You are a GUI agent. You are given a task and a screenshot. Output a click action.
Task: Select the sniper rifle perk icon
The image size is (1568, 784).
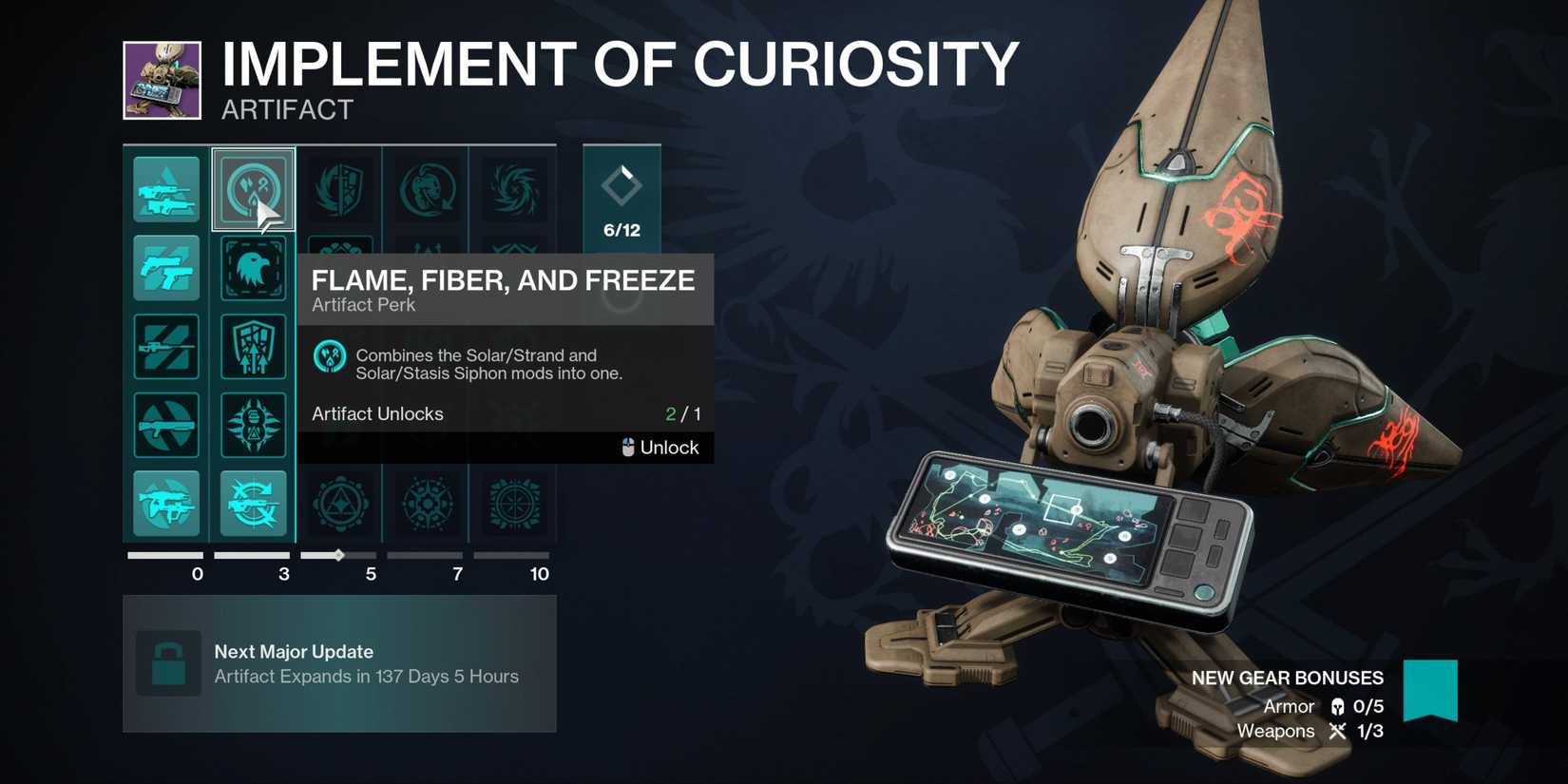point(166,346)
